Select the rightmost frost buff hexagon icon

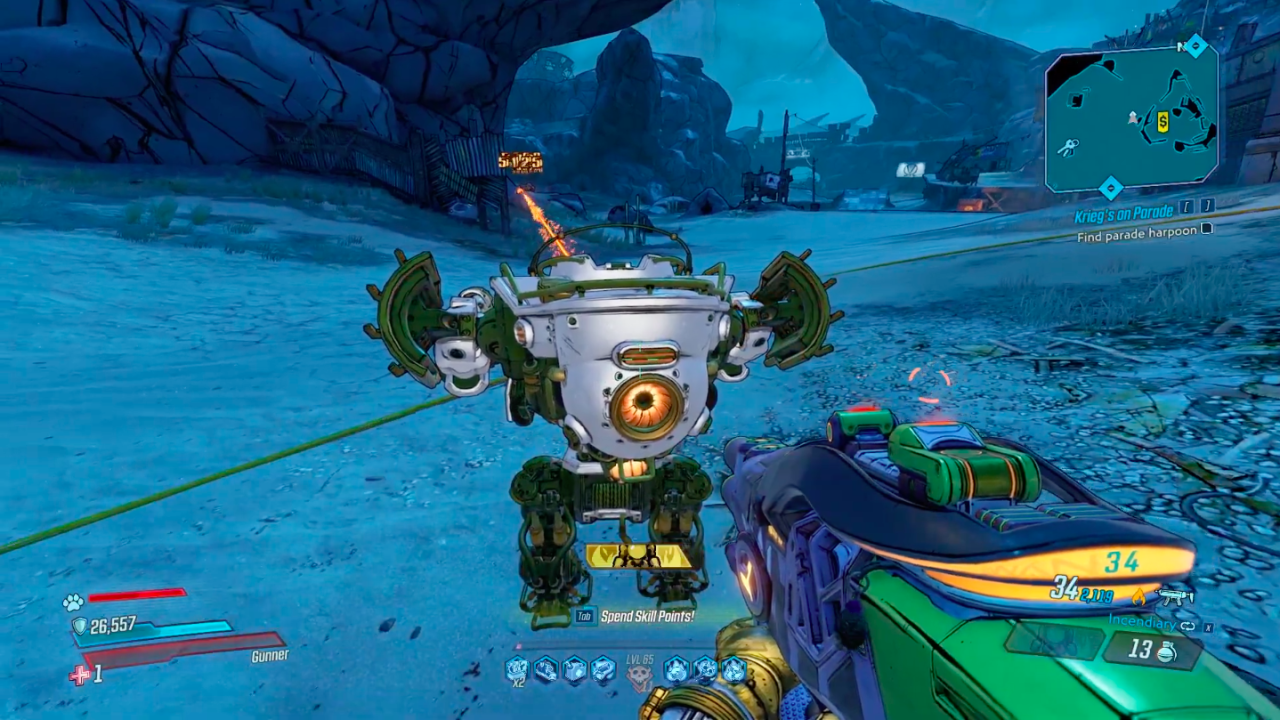[x=733, y=669]
